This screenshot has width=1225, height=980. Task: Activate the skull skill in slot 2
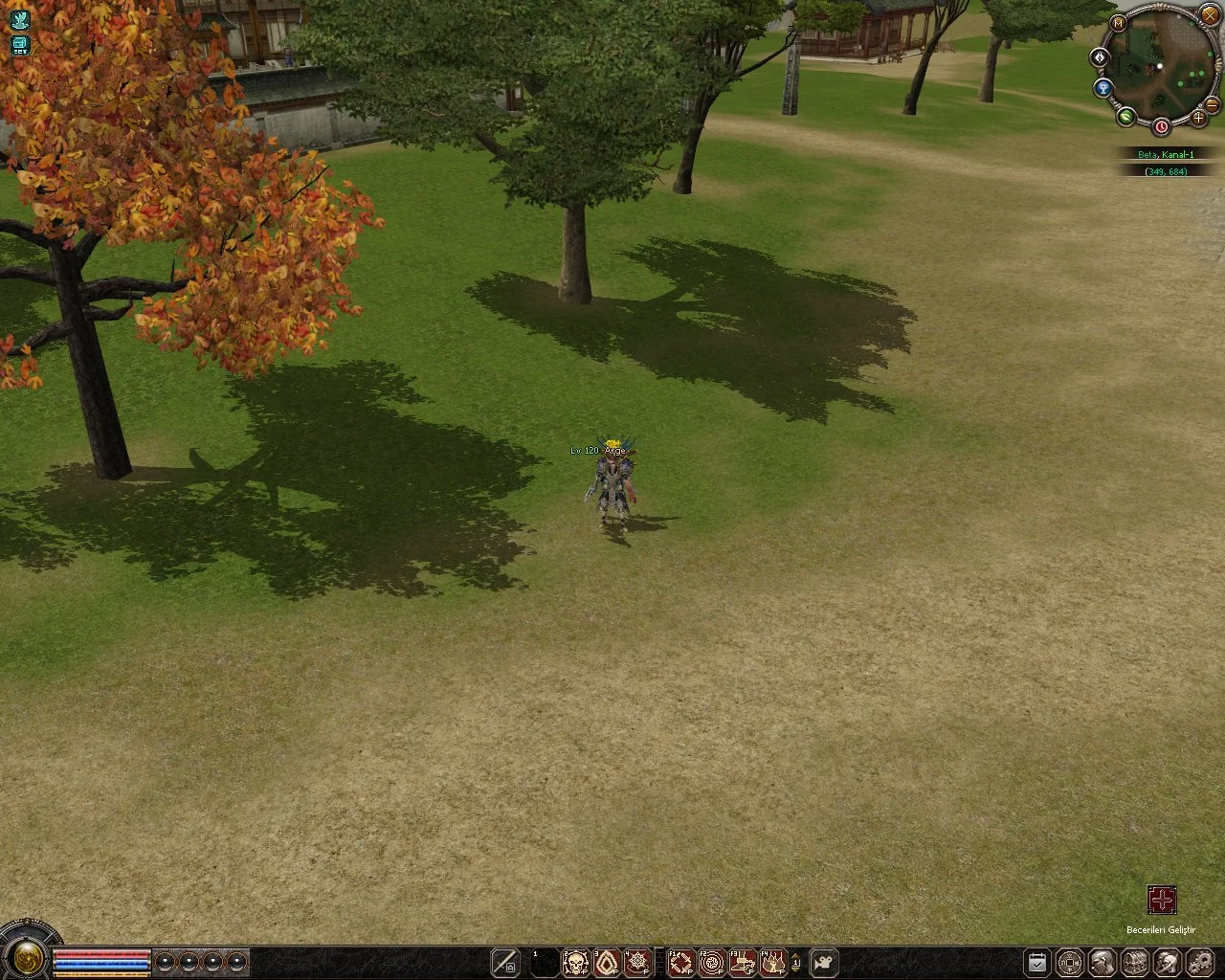pyautogui.click(x=575, y=962)
